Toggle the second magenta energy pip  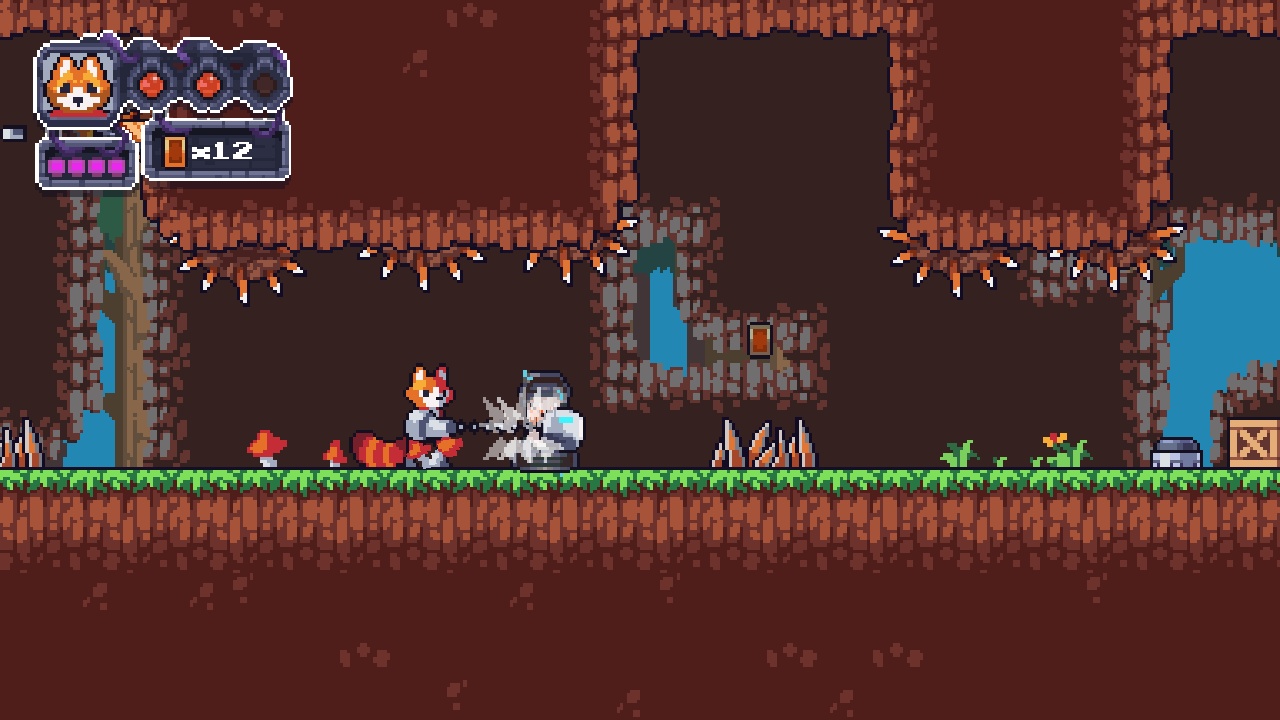tap(76, 165)
